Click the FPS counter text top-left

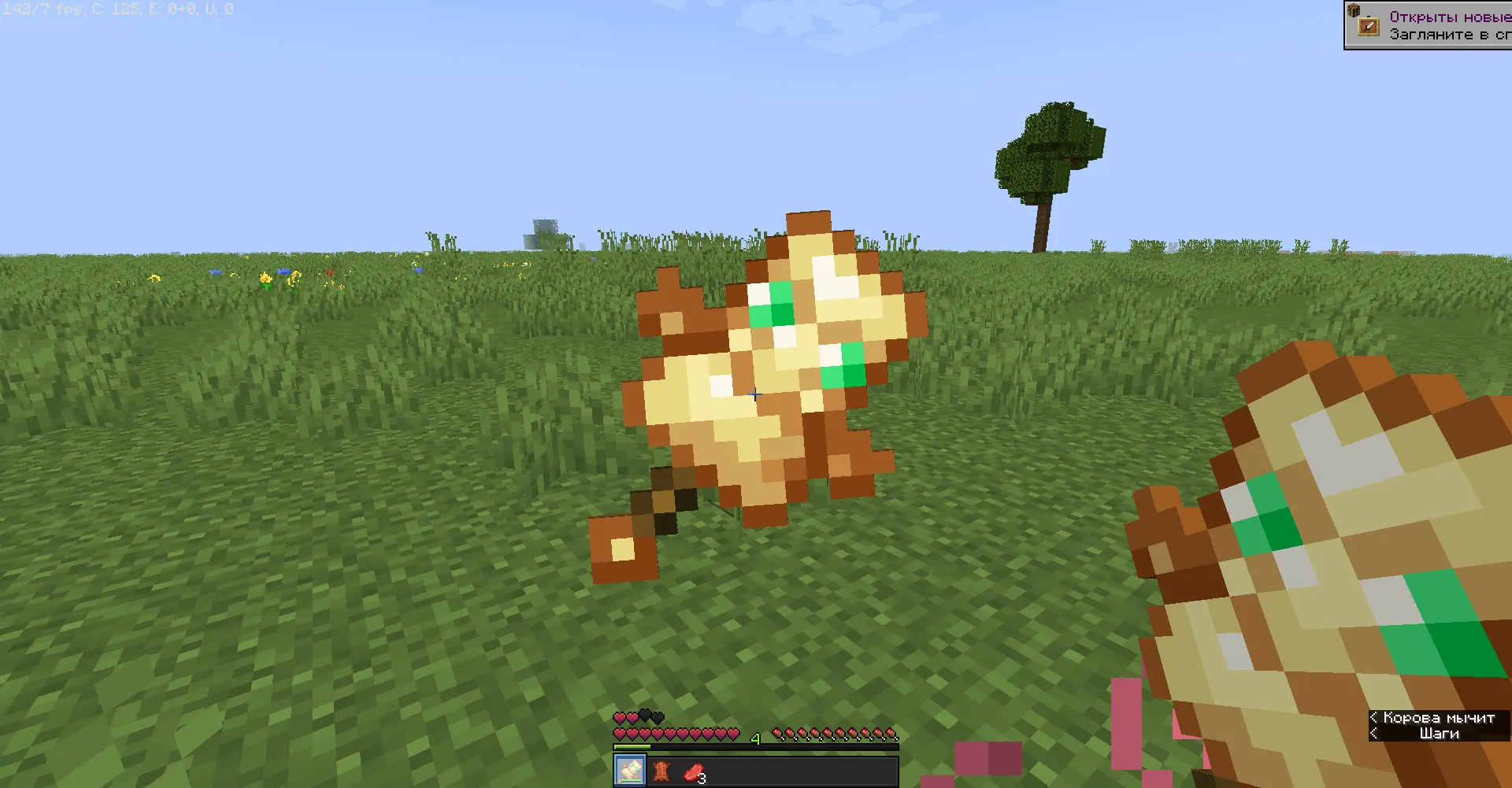pyautogui.click(x=39, y=9)
